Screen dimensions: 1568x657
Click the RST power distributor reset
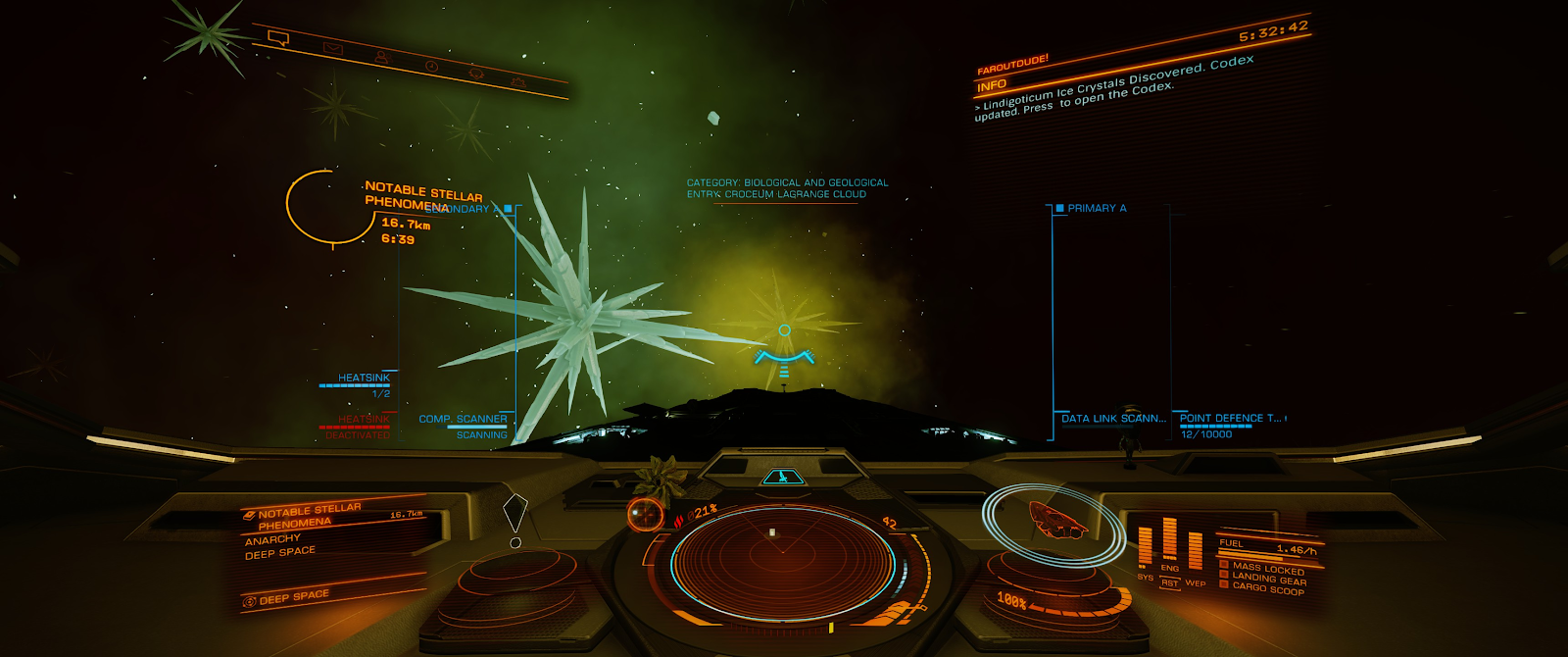[1169, 583]
